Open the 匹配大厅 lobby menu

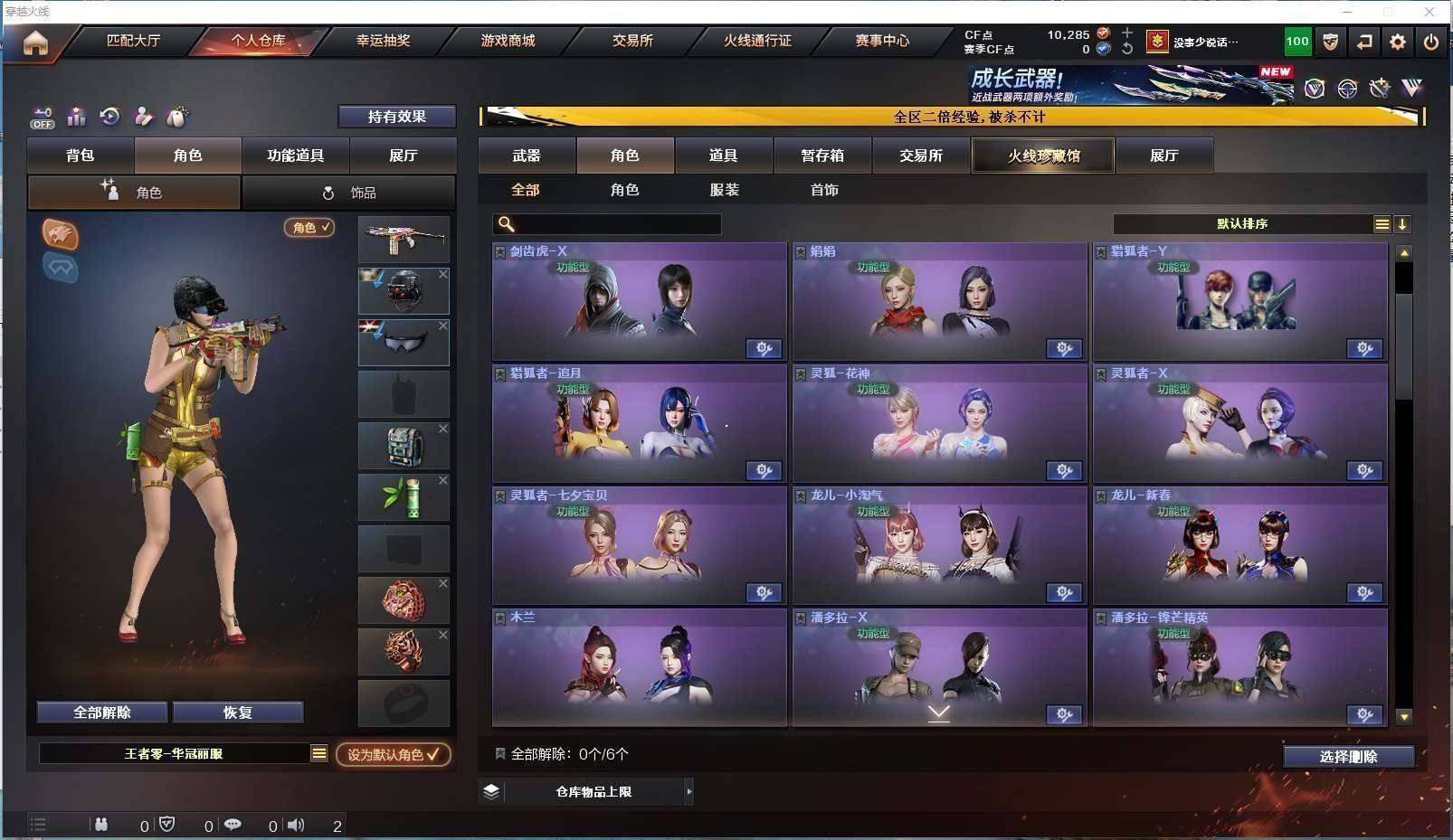coord(133,41)
